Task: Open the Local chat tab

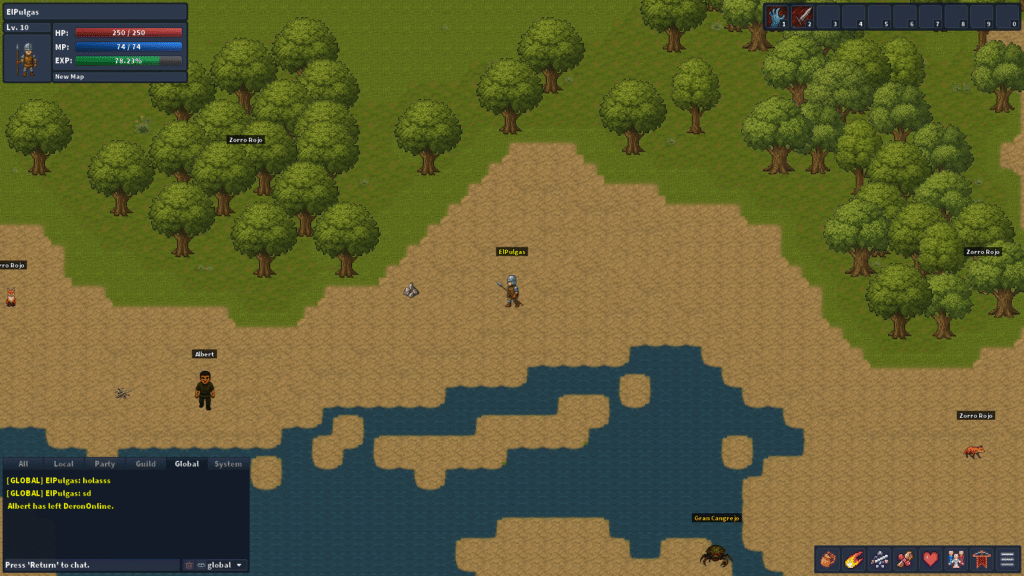Action: (63, 464)
